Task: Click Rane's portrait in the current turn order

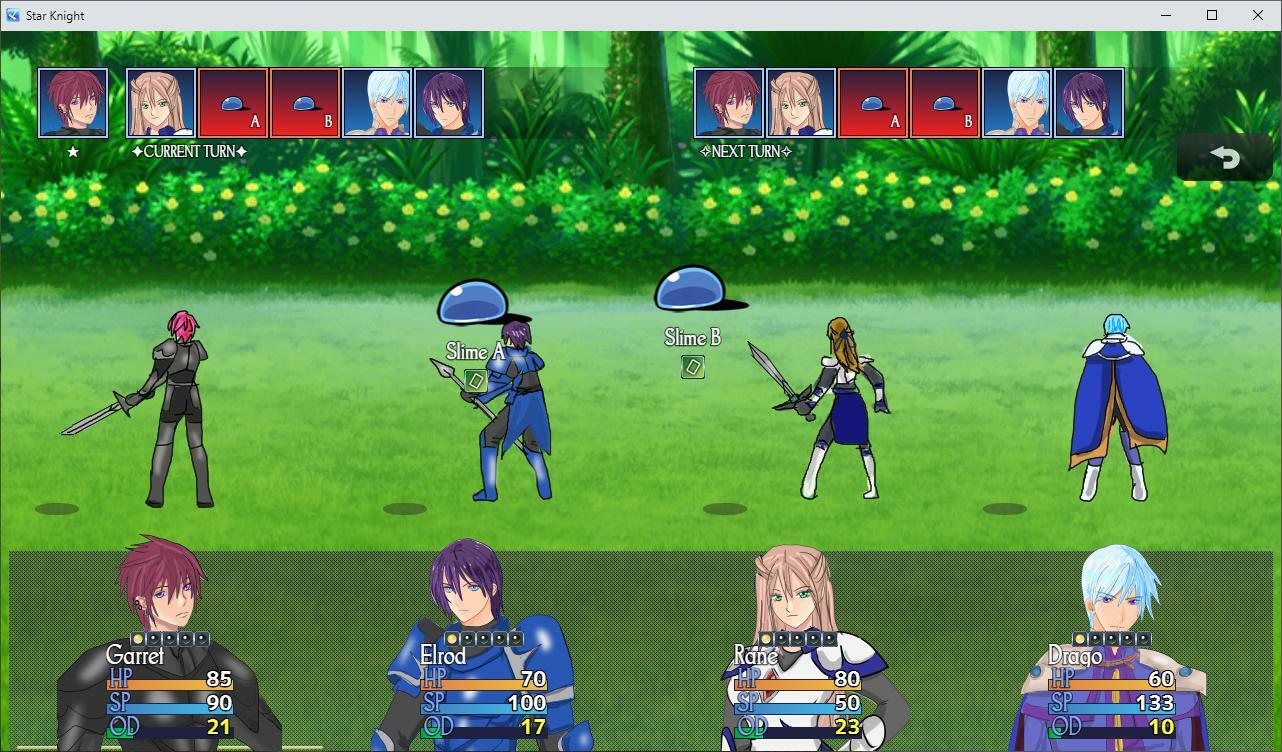Action: pos(161,103)
